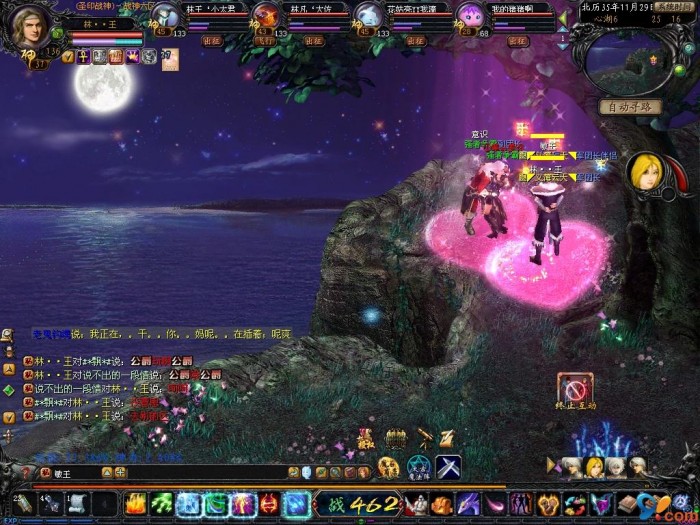
Task: Open the book menu icon
Action: tap(628, 503)
